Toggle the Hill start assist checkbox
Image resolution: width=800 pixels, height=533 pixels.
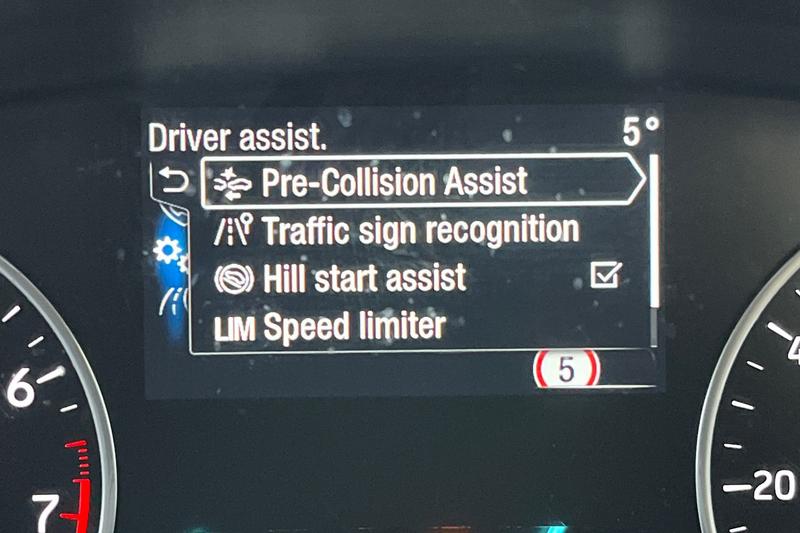[605, 276]
